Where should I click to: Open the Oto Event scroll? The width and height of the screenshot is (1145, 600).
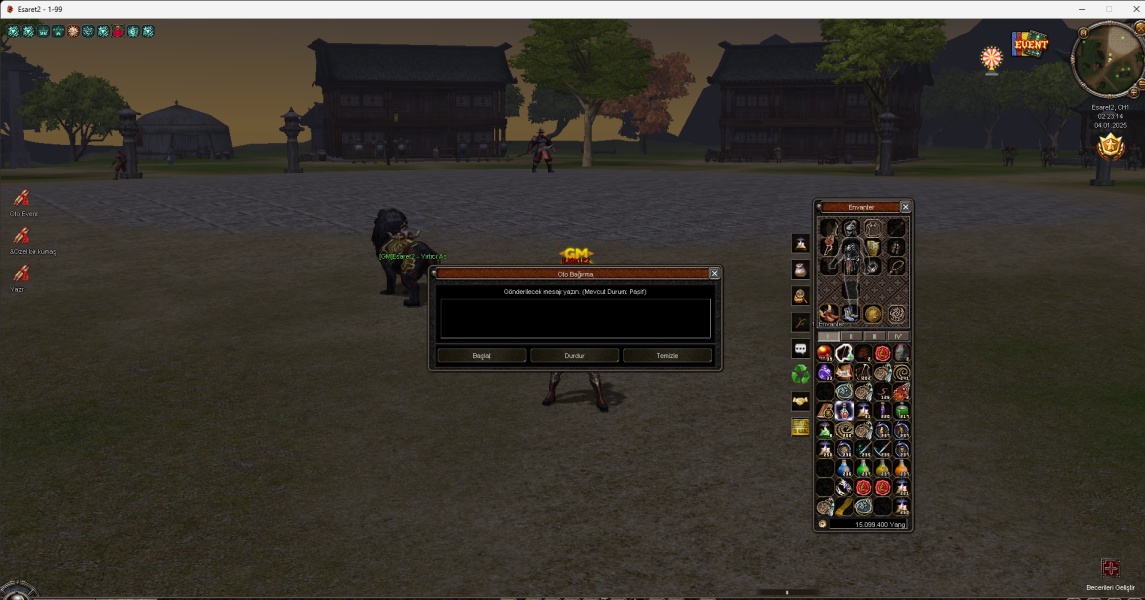[x=22, y=199]
